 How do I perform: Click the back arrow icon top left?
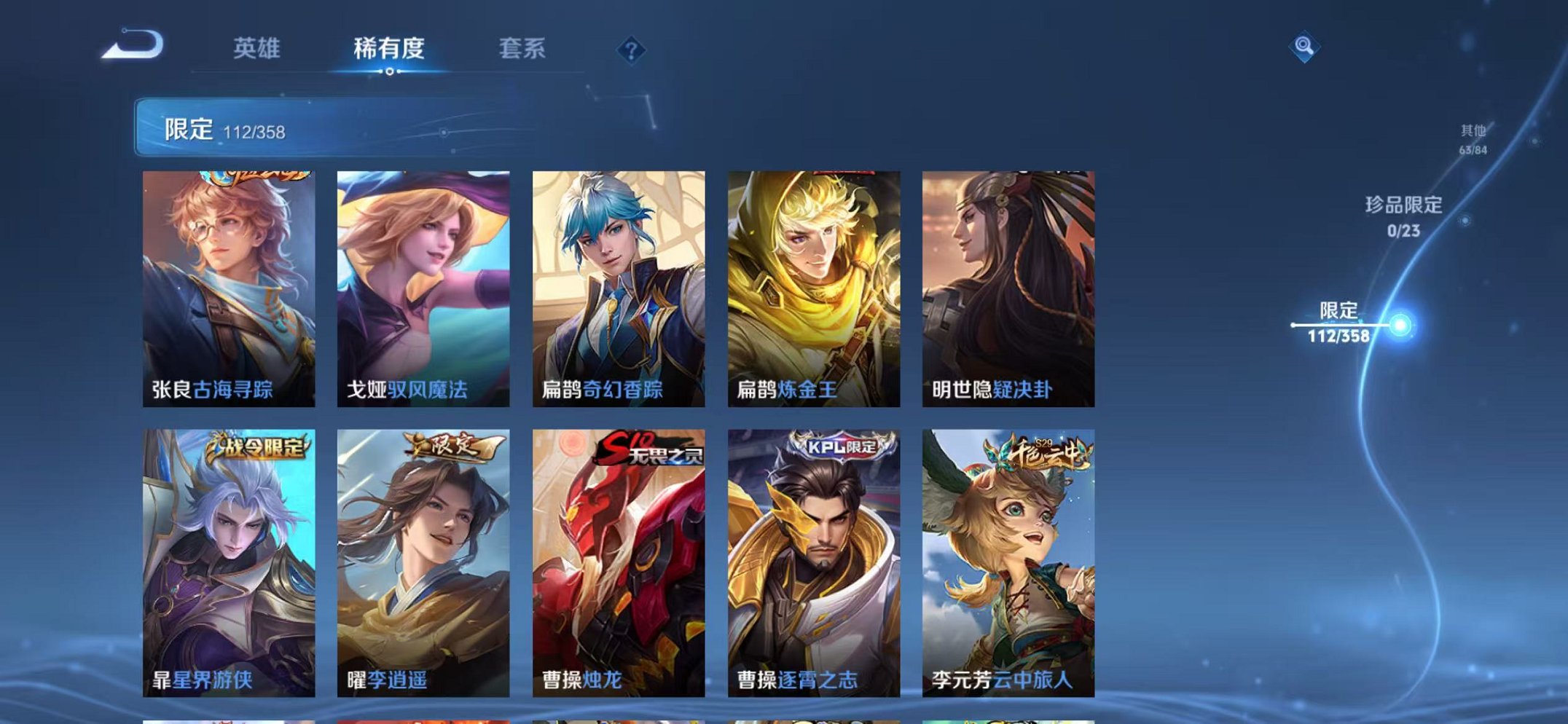131,47
